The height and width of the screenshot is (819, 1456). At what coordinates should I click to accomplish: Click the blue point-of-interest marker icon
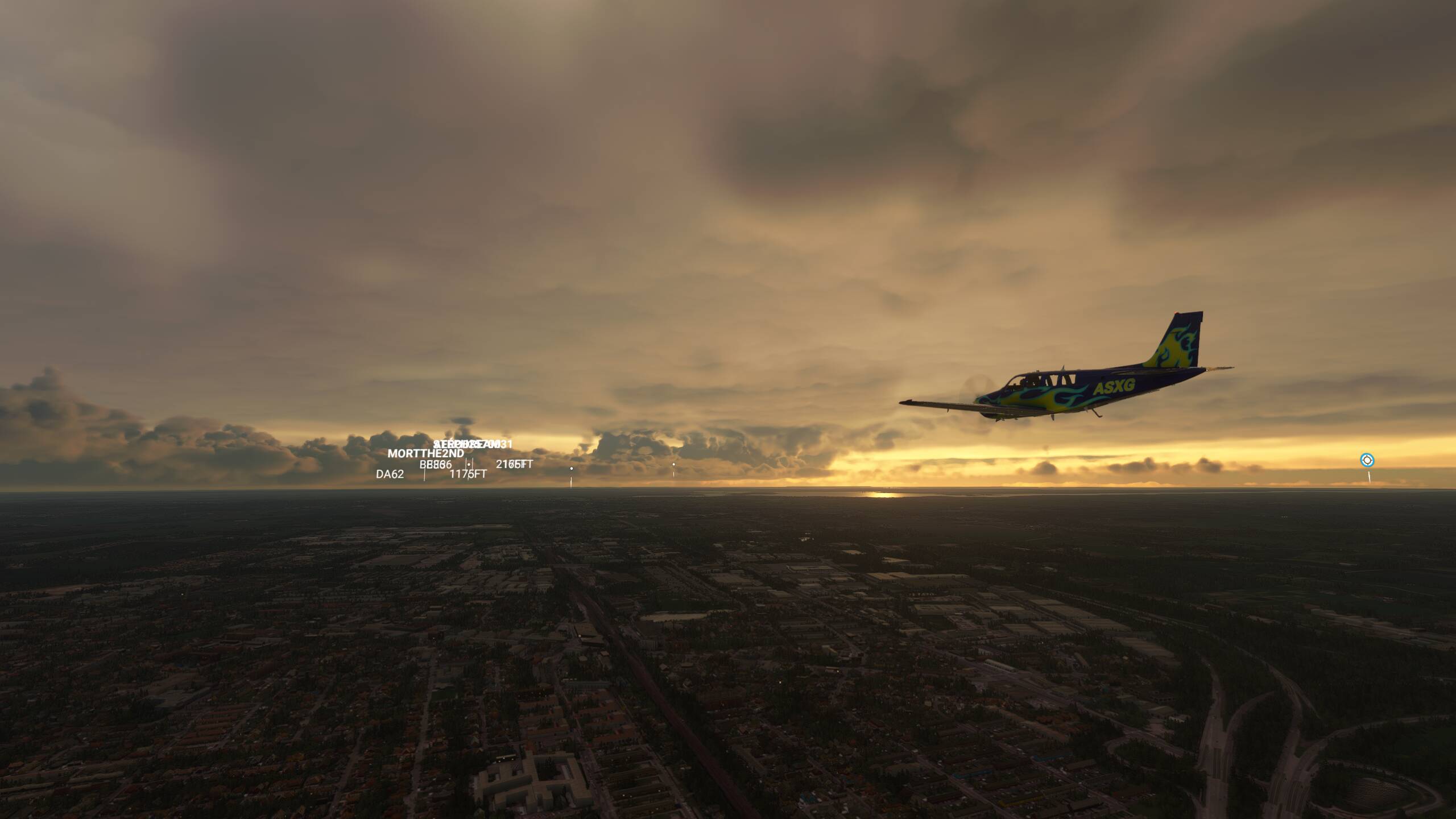[x=1367, y=460]
